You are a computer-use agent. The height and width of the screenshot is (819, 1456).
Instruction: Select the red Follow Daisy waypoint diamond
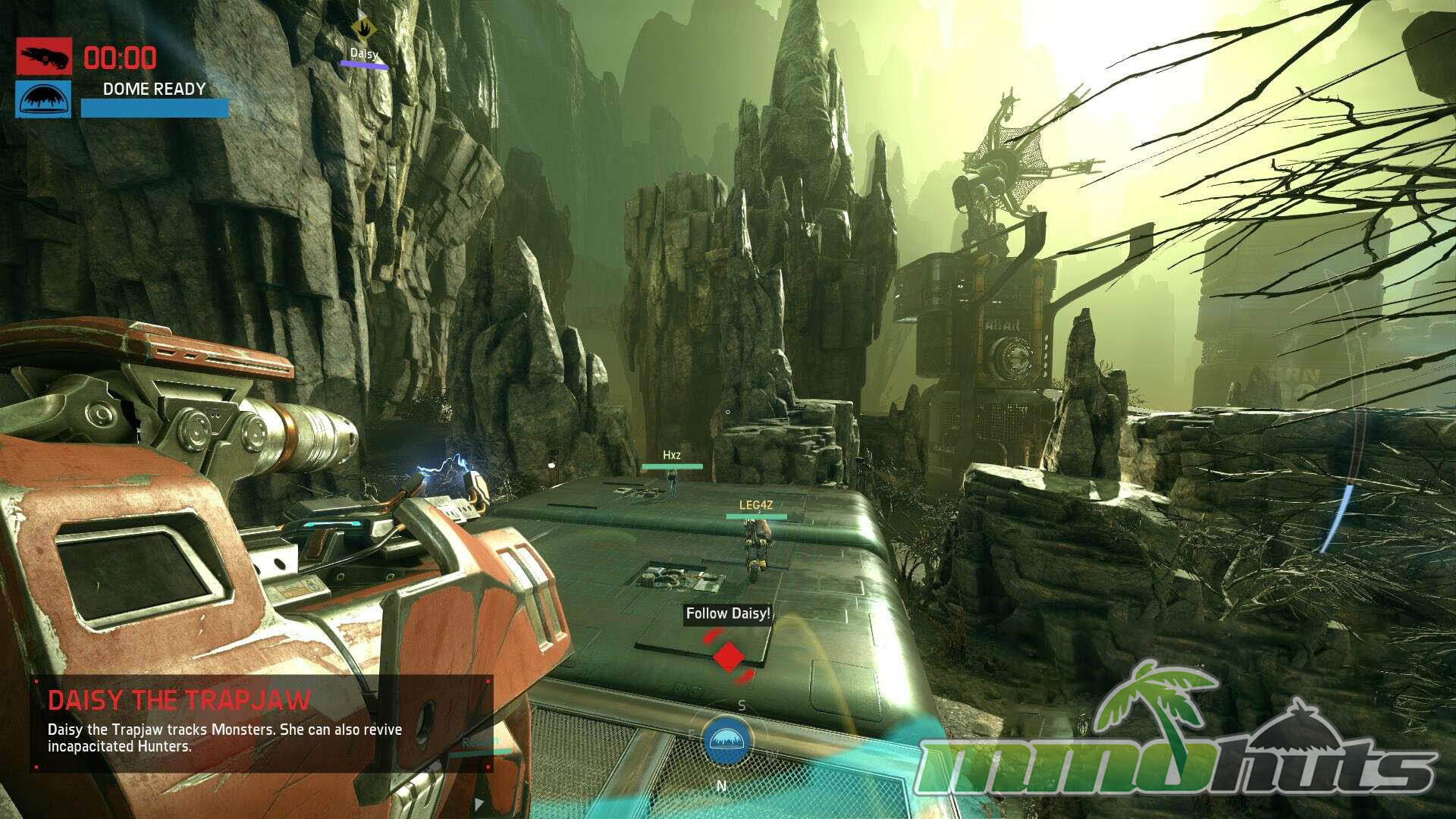729,657
